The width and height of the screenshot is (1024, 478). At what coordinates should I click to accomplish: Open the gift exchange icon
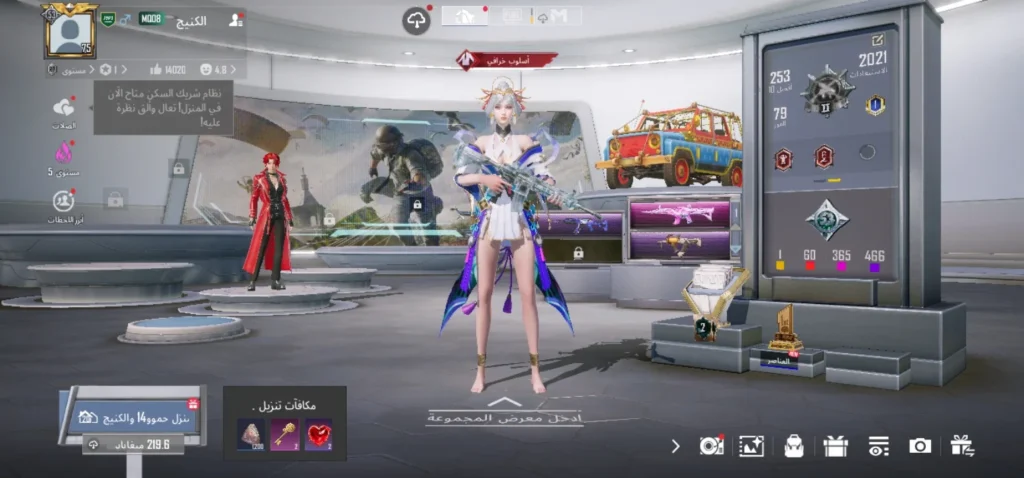tap(962, 446)
